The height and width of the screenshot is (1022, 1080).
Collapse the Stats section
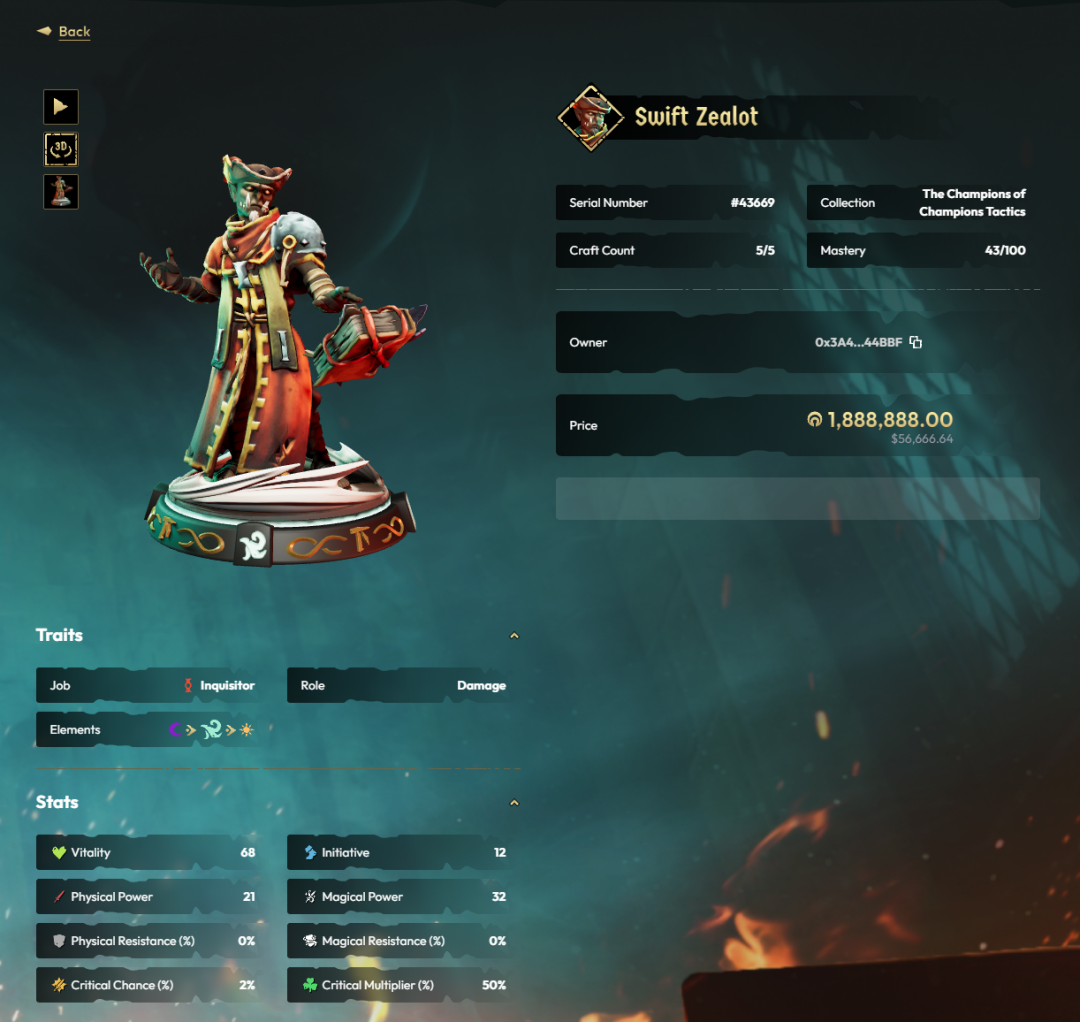514,802
